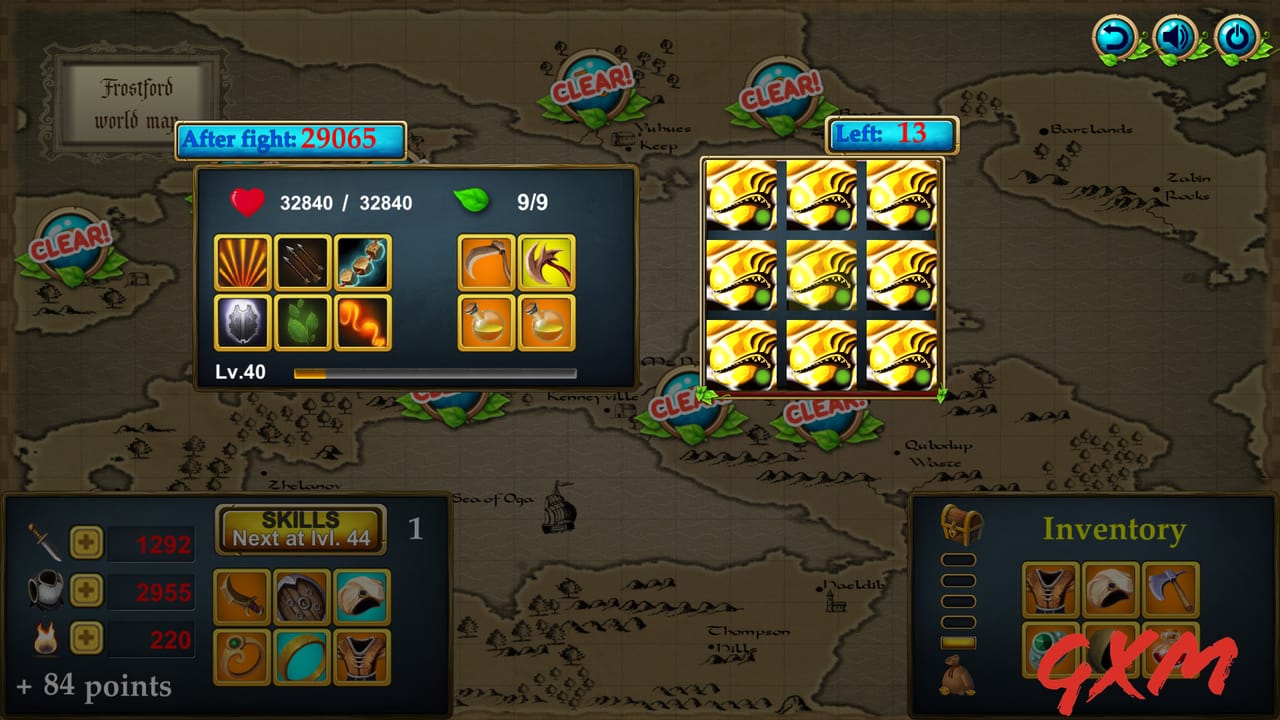Select the equipped turban on teal background
The image size is (1280, 720).
click(362, 597)
